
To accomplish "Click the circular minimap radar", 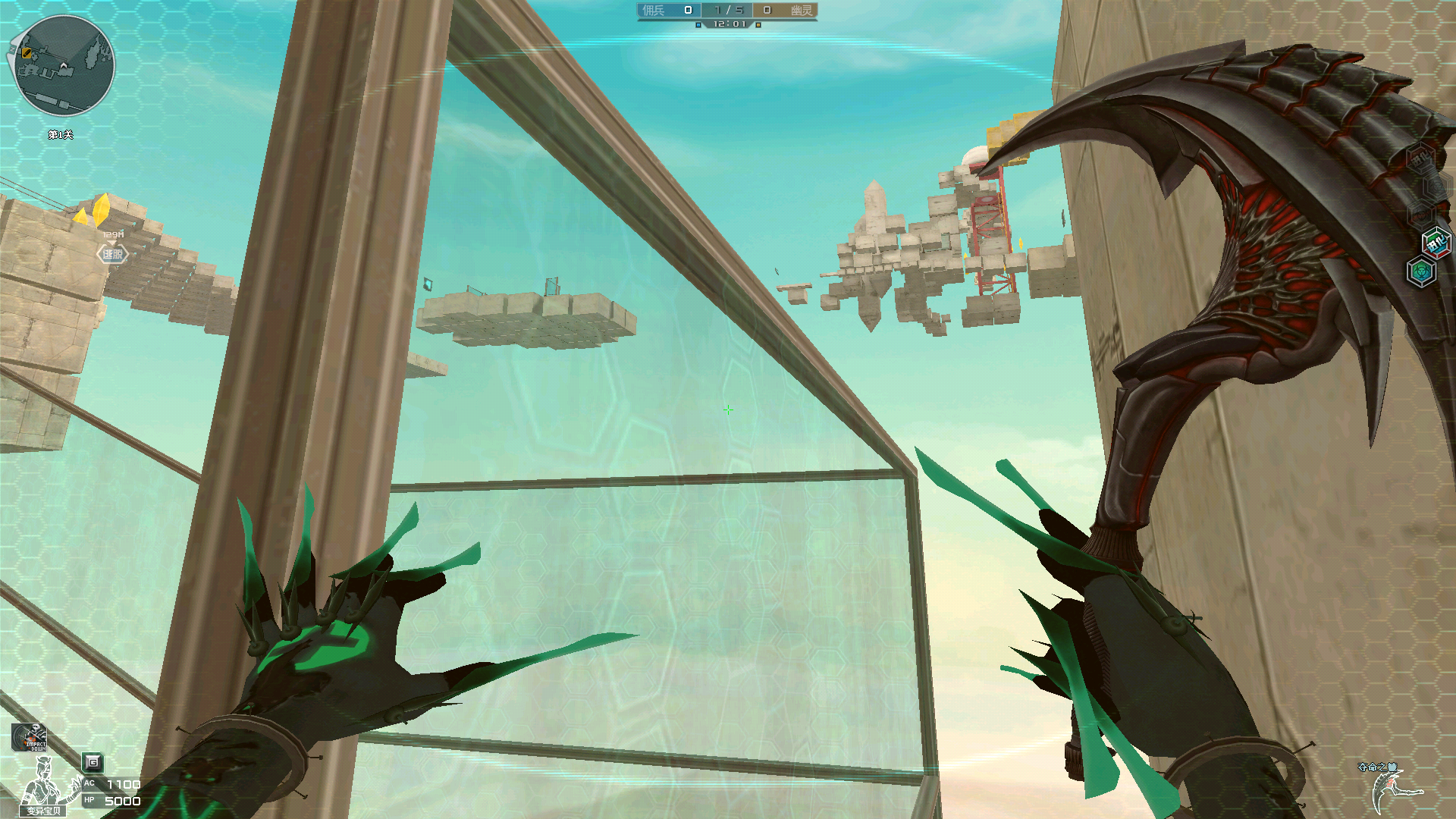I will [x=64, y=66].
